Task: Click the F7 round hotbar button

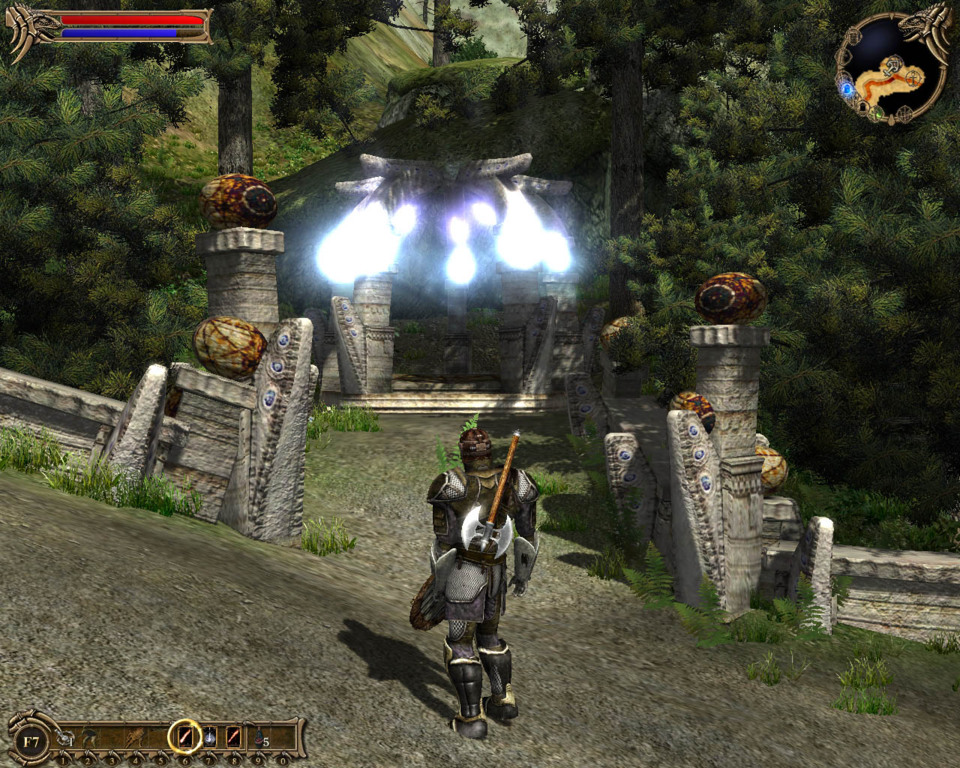Action: (x=31, y=741)
